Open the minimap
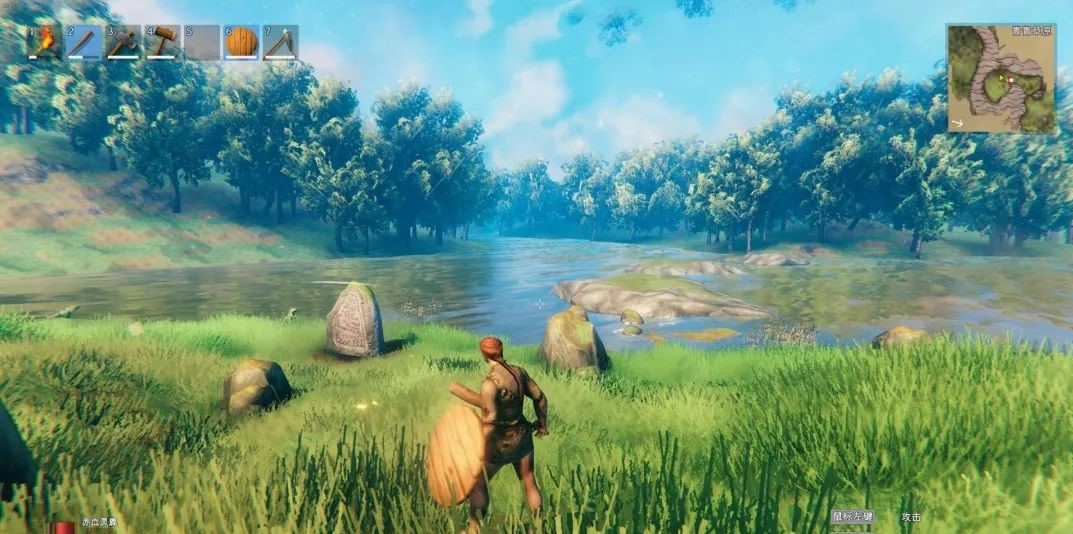Image resolution: width=1073 pixels, height=534 pixels. [1000, 80]
